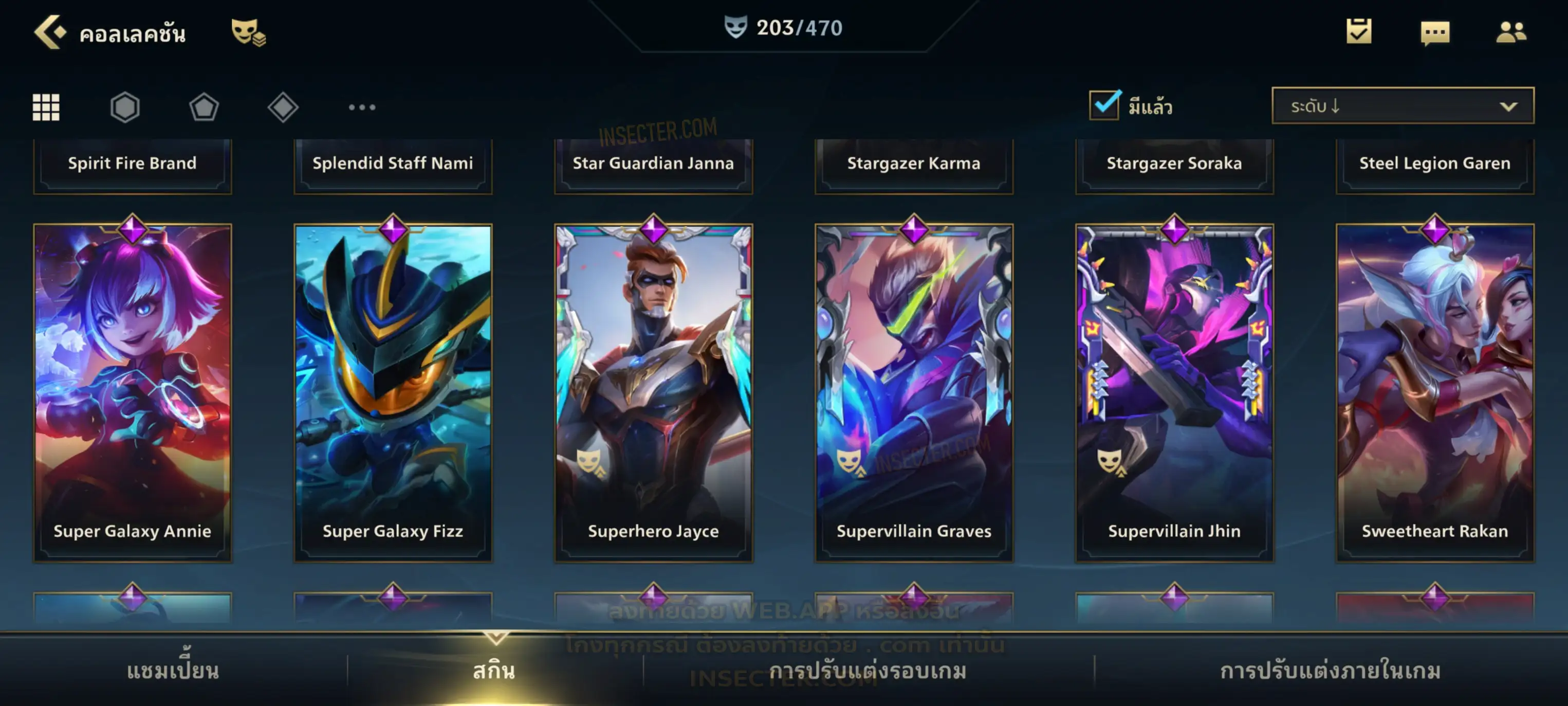Open the chat messages icon
The height and width of the screenshot is (706, 1568).
pos(1435,33)
